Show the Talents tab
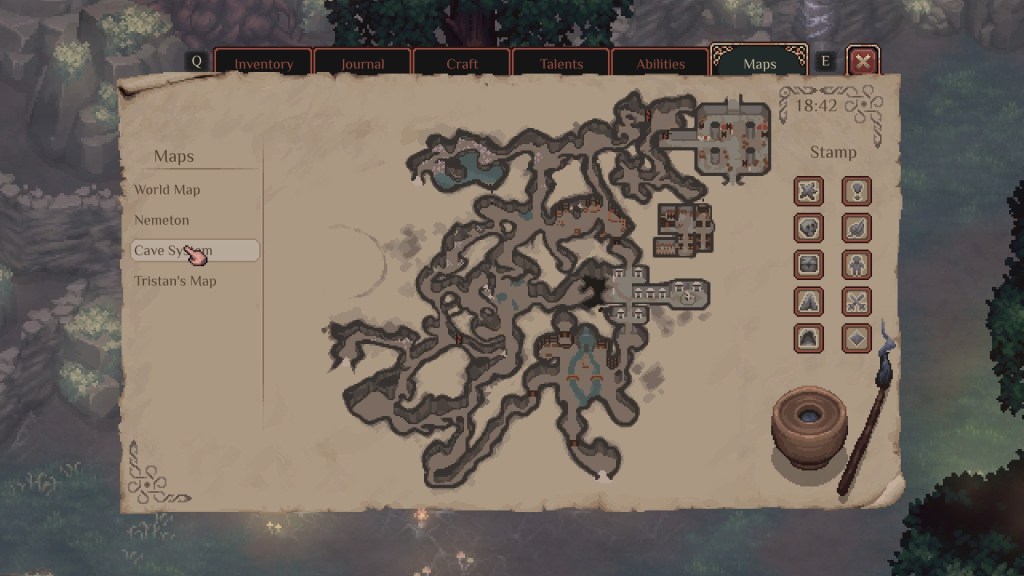 click(x=560, y=63)
